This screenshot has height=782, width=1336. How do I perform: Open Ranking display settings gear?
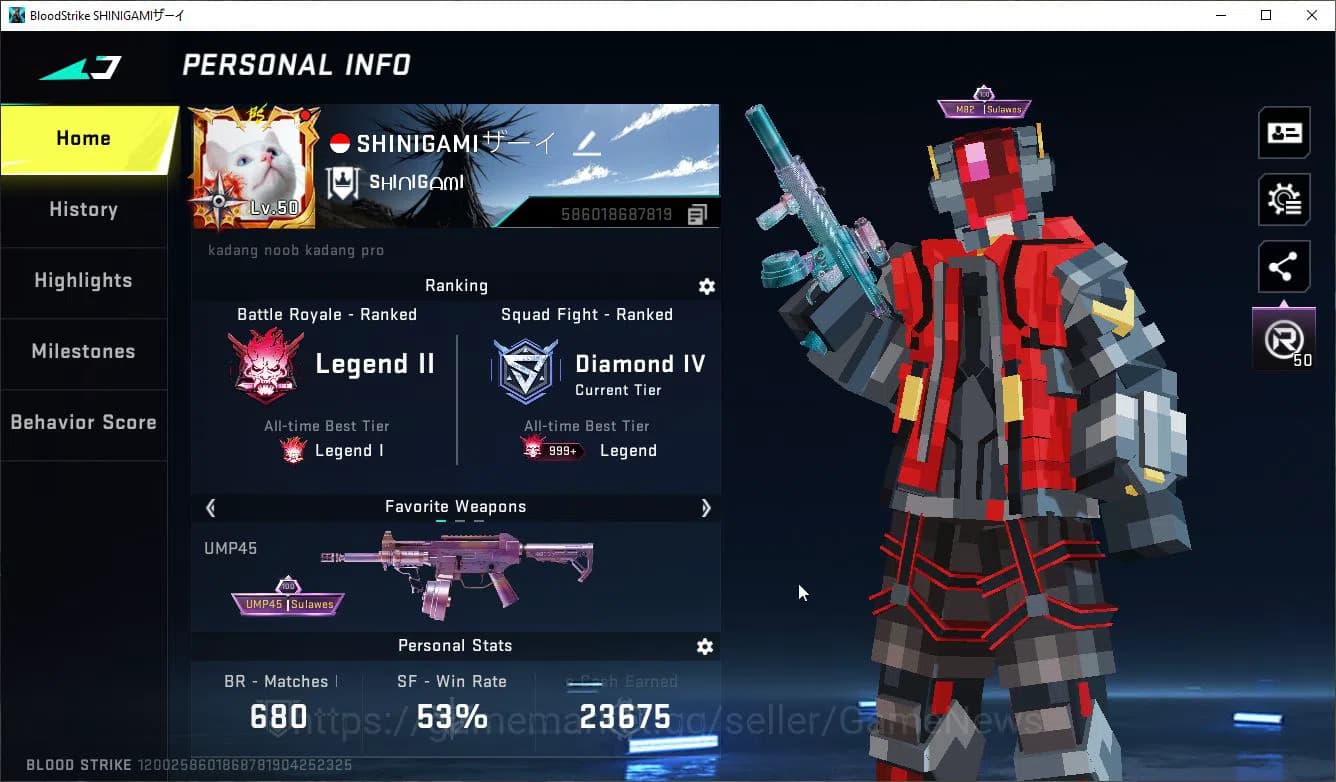click(x=707, y=287)
